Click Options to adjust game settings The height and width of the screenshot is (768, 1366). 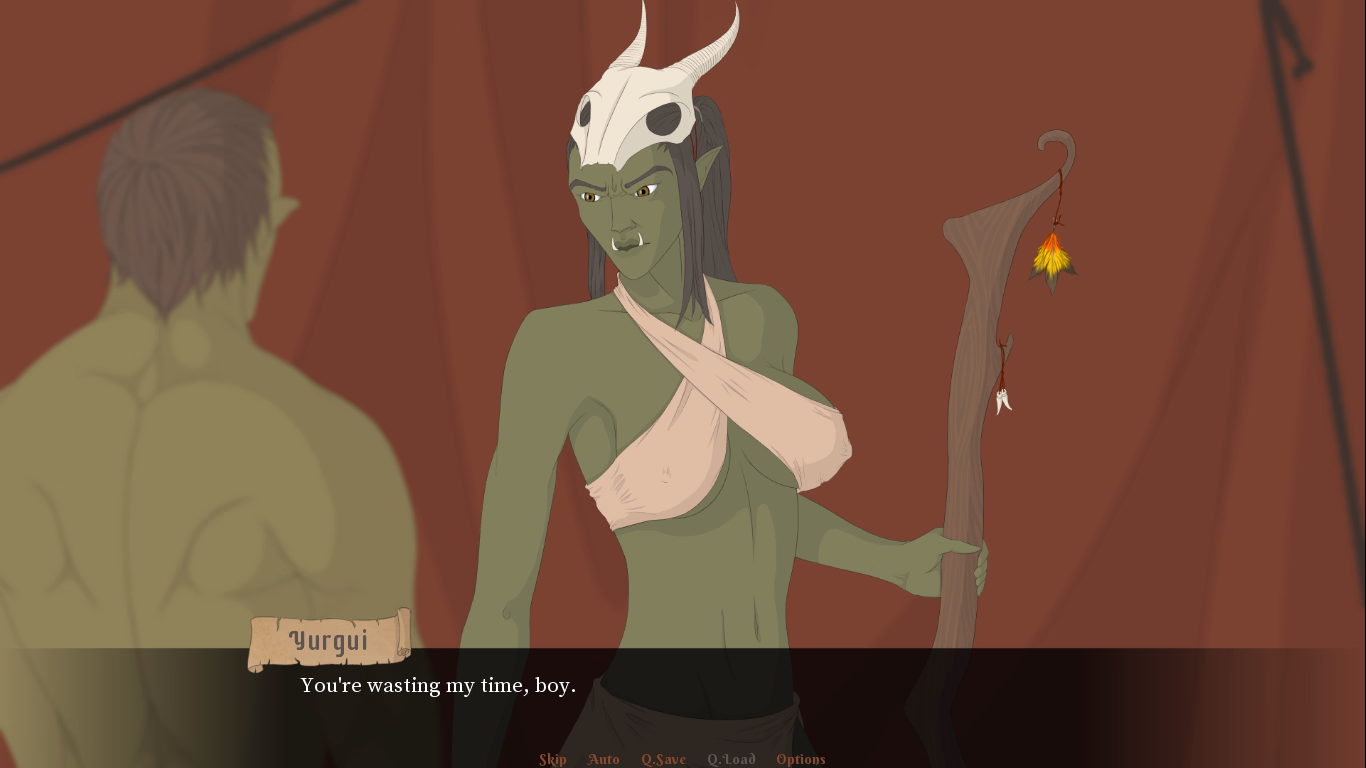coord(800,759)
